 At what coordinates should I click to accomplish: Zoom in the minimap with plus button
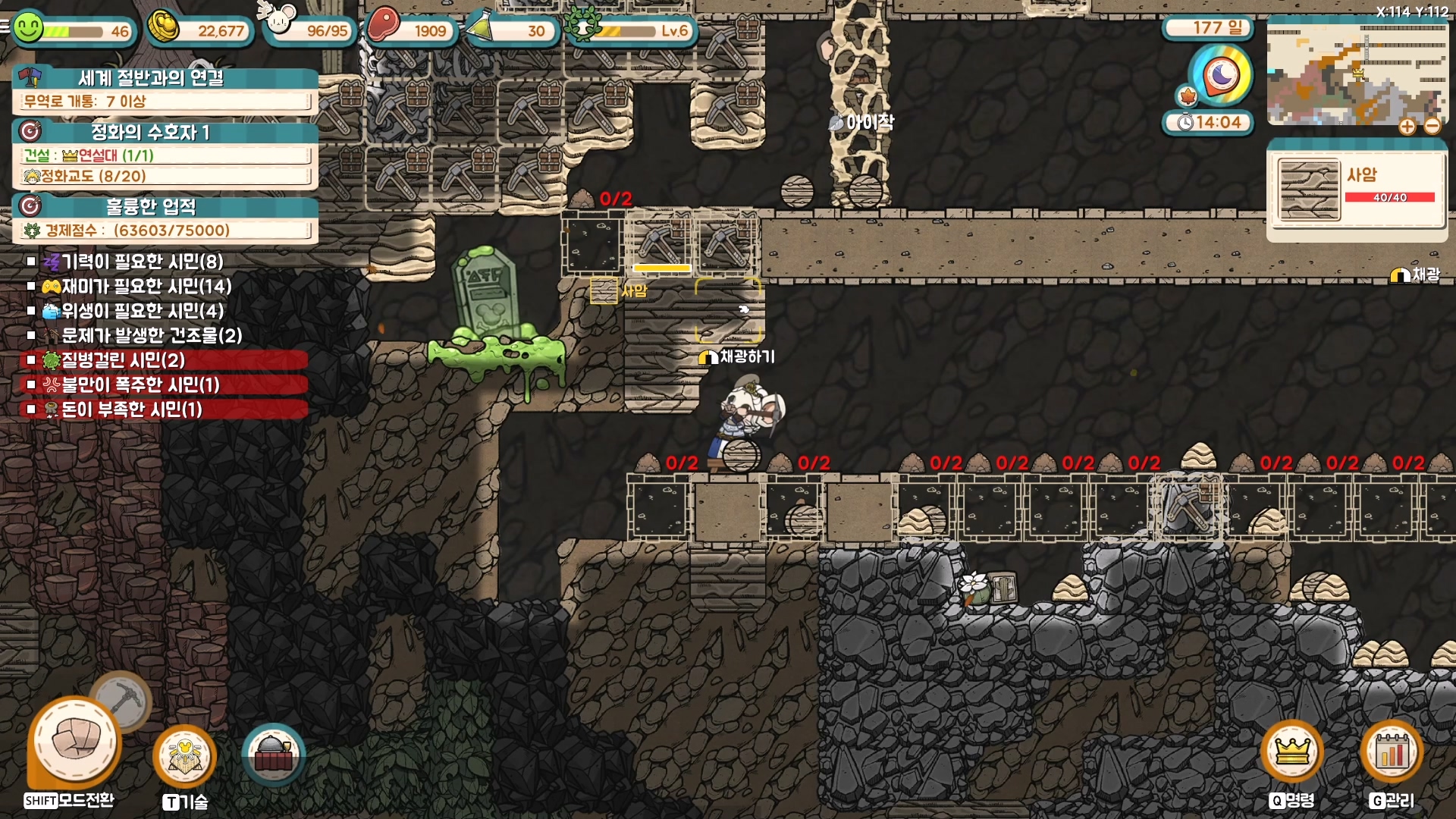[x=1407, y=127]
